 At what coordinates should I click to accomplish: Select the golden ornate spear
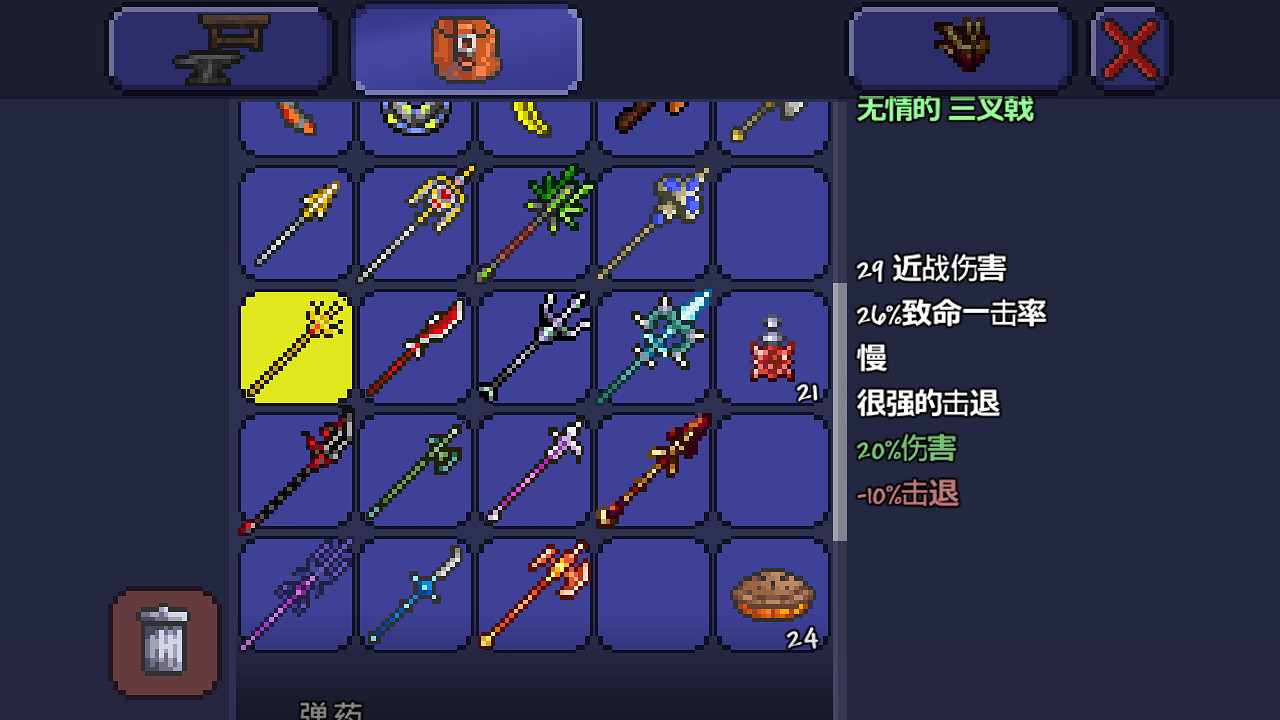(x=414, y=222)
